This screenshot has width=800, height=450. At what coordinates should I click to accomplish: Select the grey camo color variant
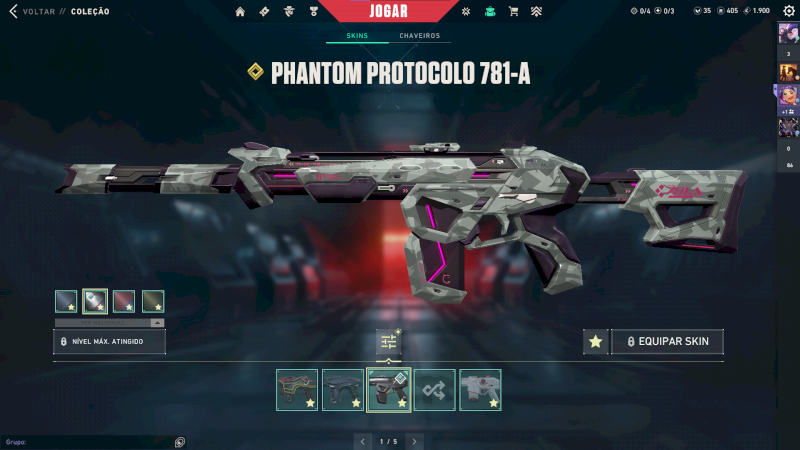(x=95, y=300)
